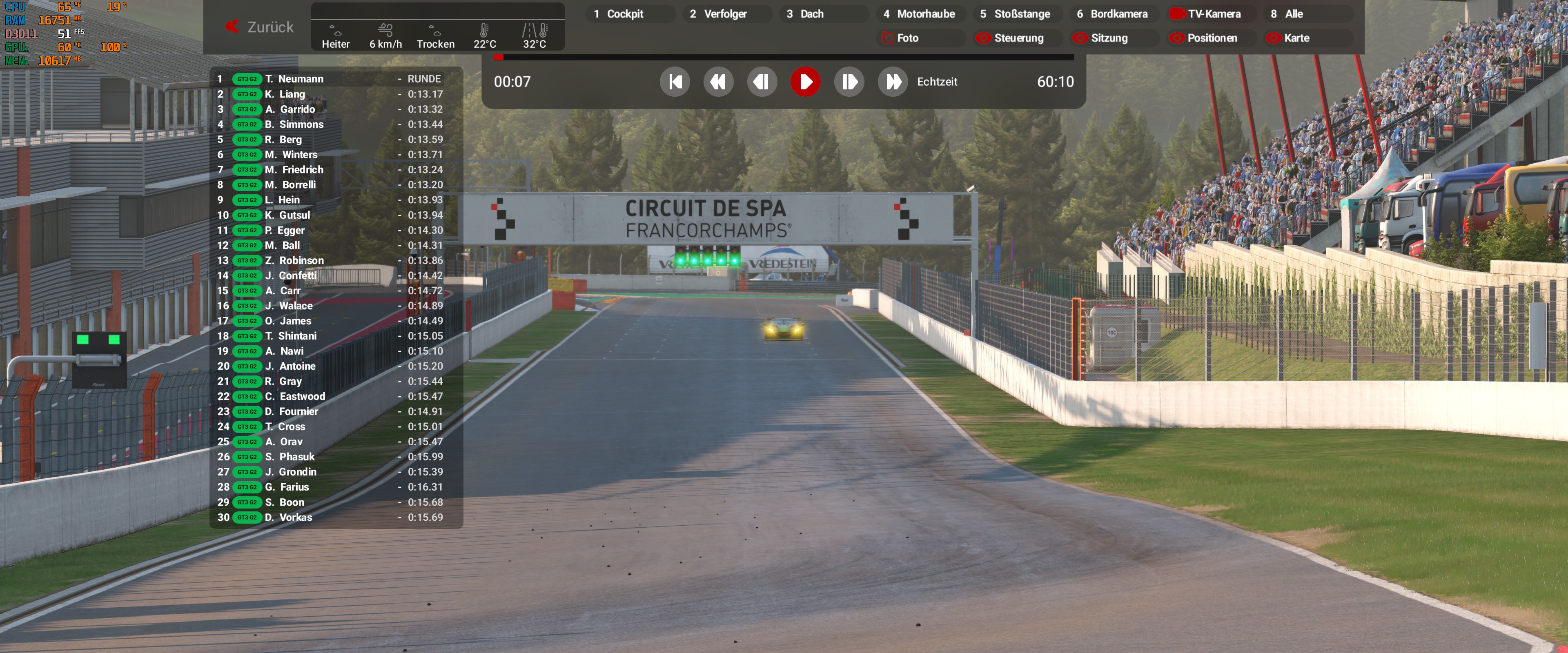Toggle the Sitzung session panel
Screen dimensions: 1568x653
coord(1109,38)
